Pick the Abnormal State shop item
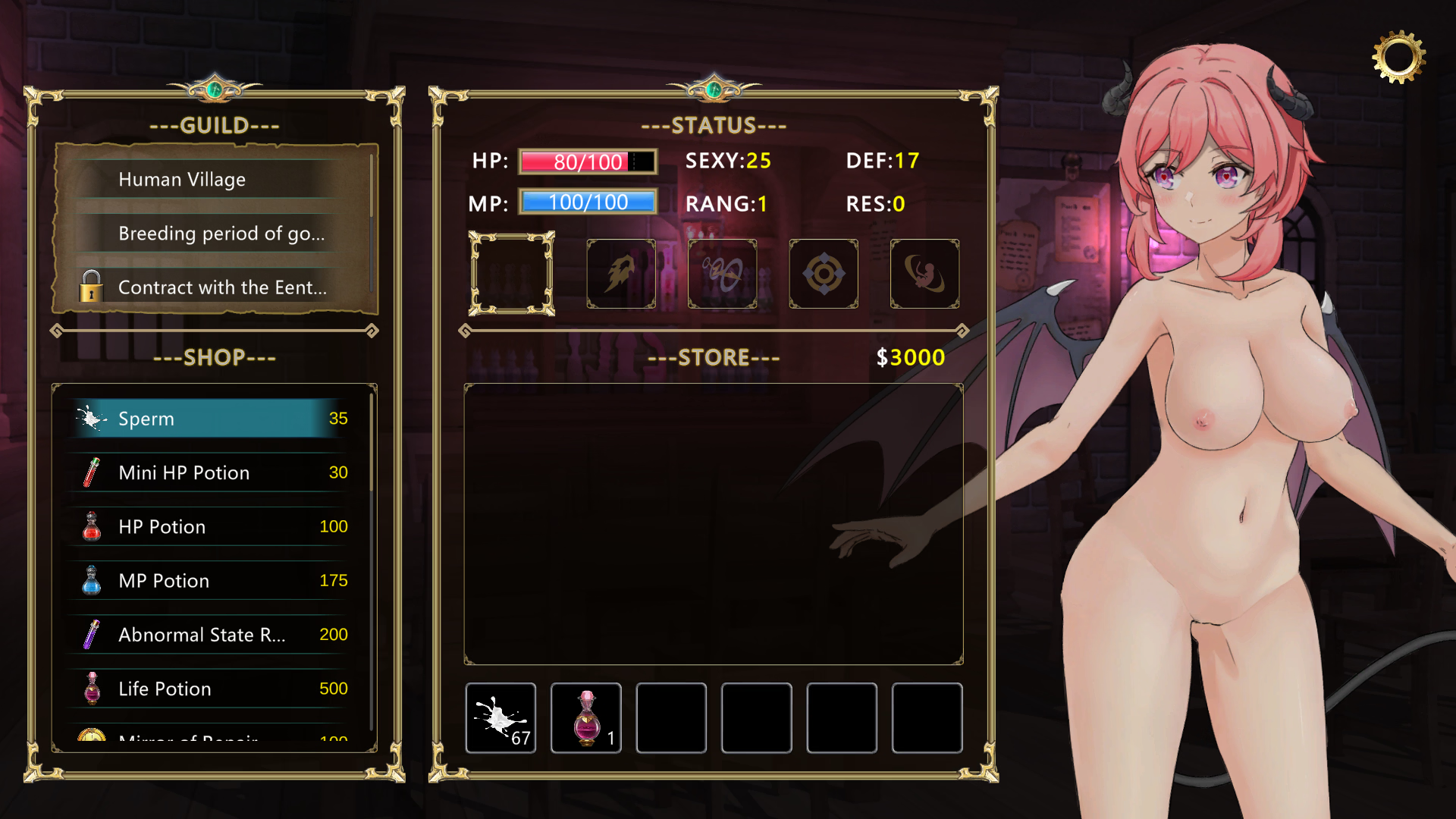This screenshot has height=819, width=1456. tap(212, 635)
